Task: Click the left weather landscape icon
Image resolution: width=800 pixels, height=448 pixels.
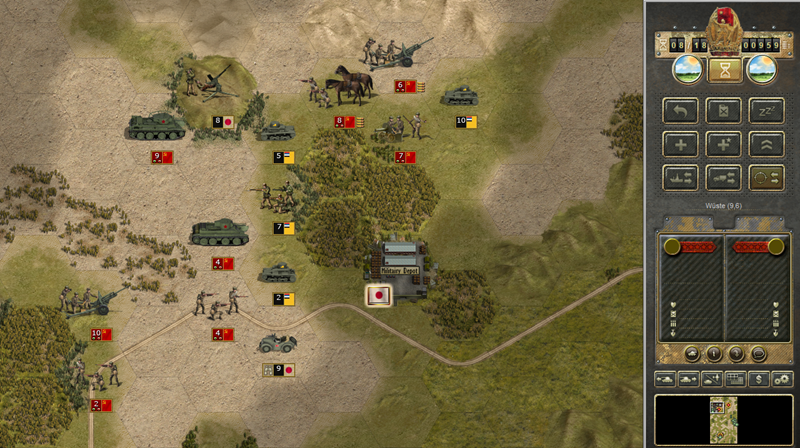Action: coord(686,69)
